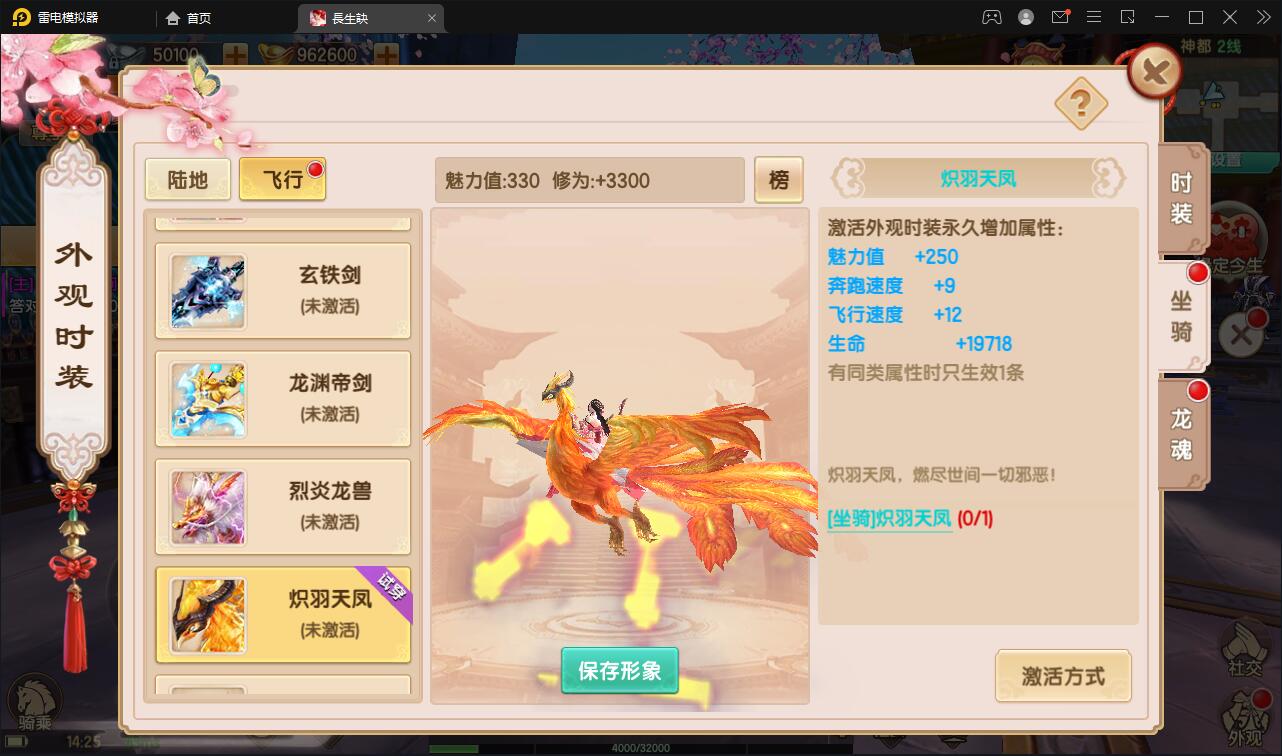Click the [坐骑]炽羽天凤 link
This screenshot has width=1282, height=756.
point(888,520)
